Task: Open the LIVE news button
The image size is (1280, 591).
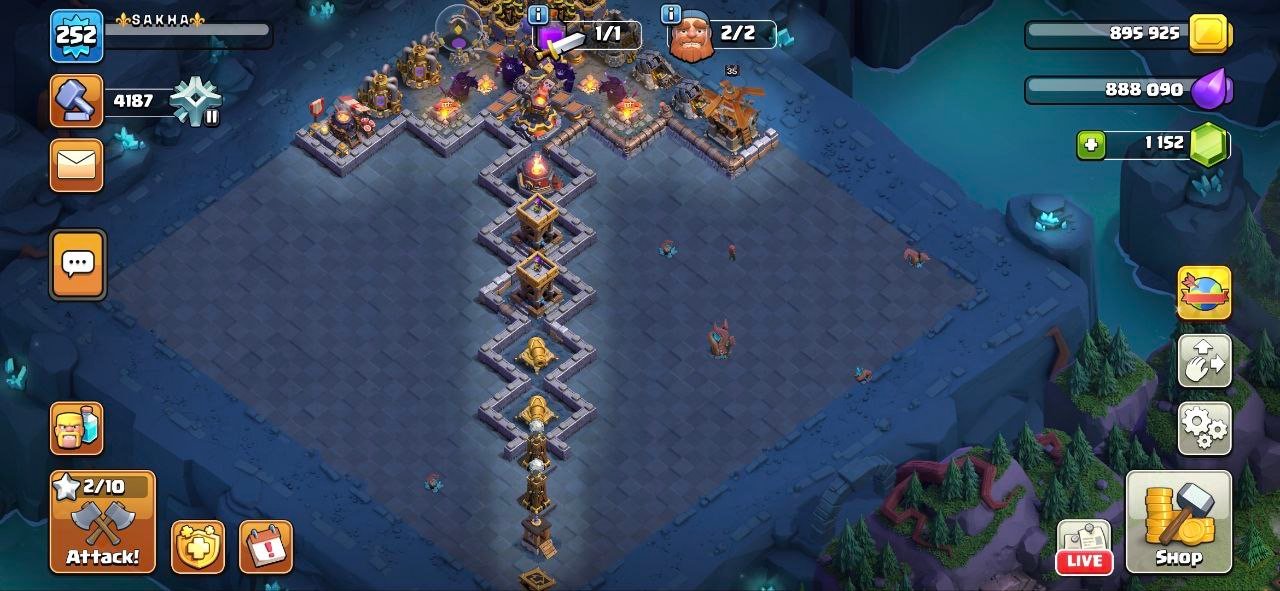Action: coord(1084,548)
